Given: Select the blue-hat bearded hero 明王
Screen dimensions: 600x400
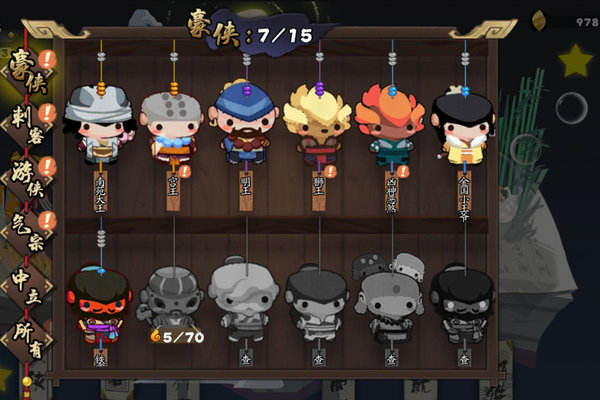Looking at the screenshot, I should [x=245, y=124].
